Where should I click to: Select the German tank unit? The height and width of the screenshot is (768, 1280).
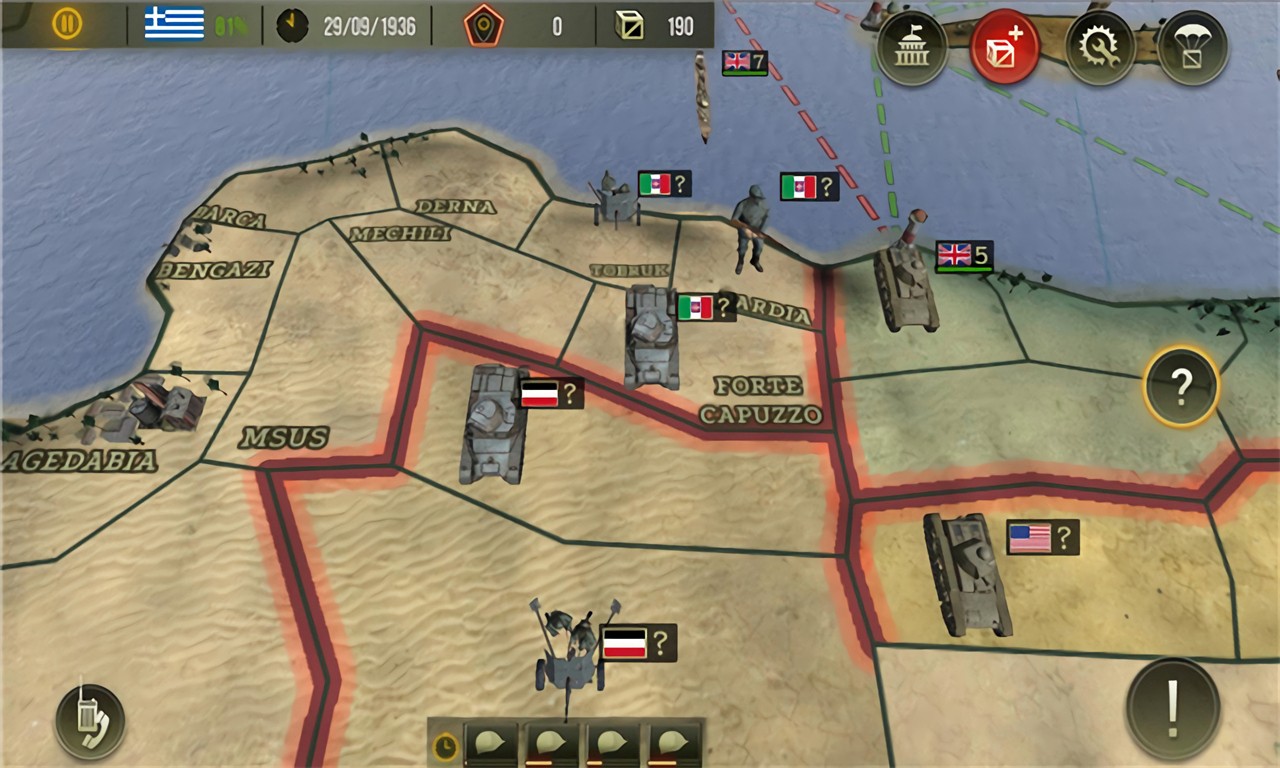[495, 423]
